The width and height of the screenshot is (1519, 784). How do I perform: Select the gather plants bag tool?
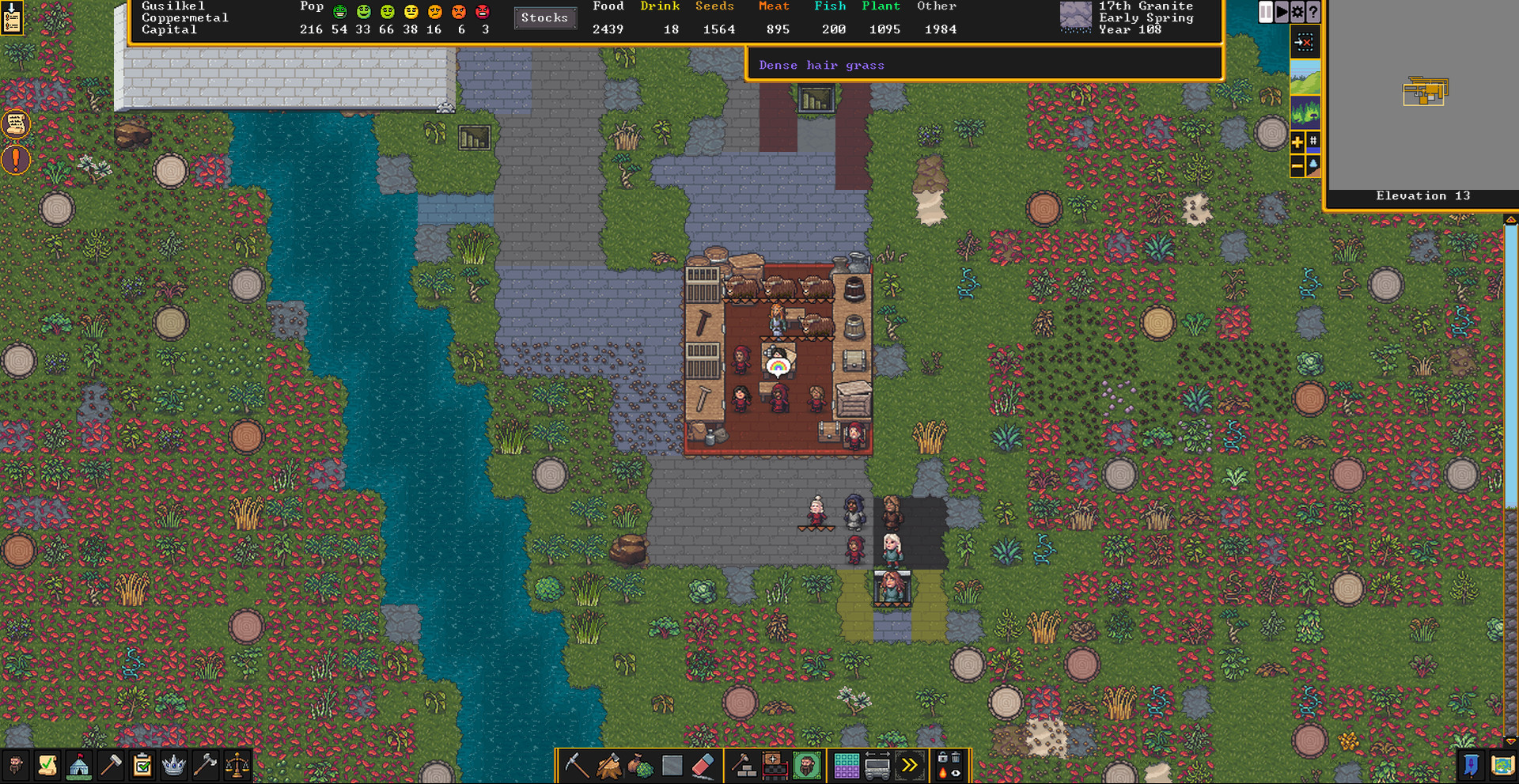(641, 765)
